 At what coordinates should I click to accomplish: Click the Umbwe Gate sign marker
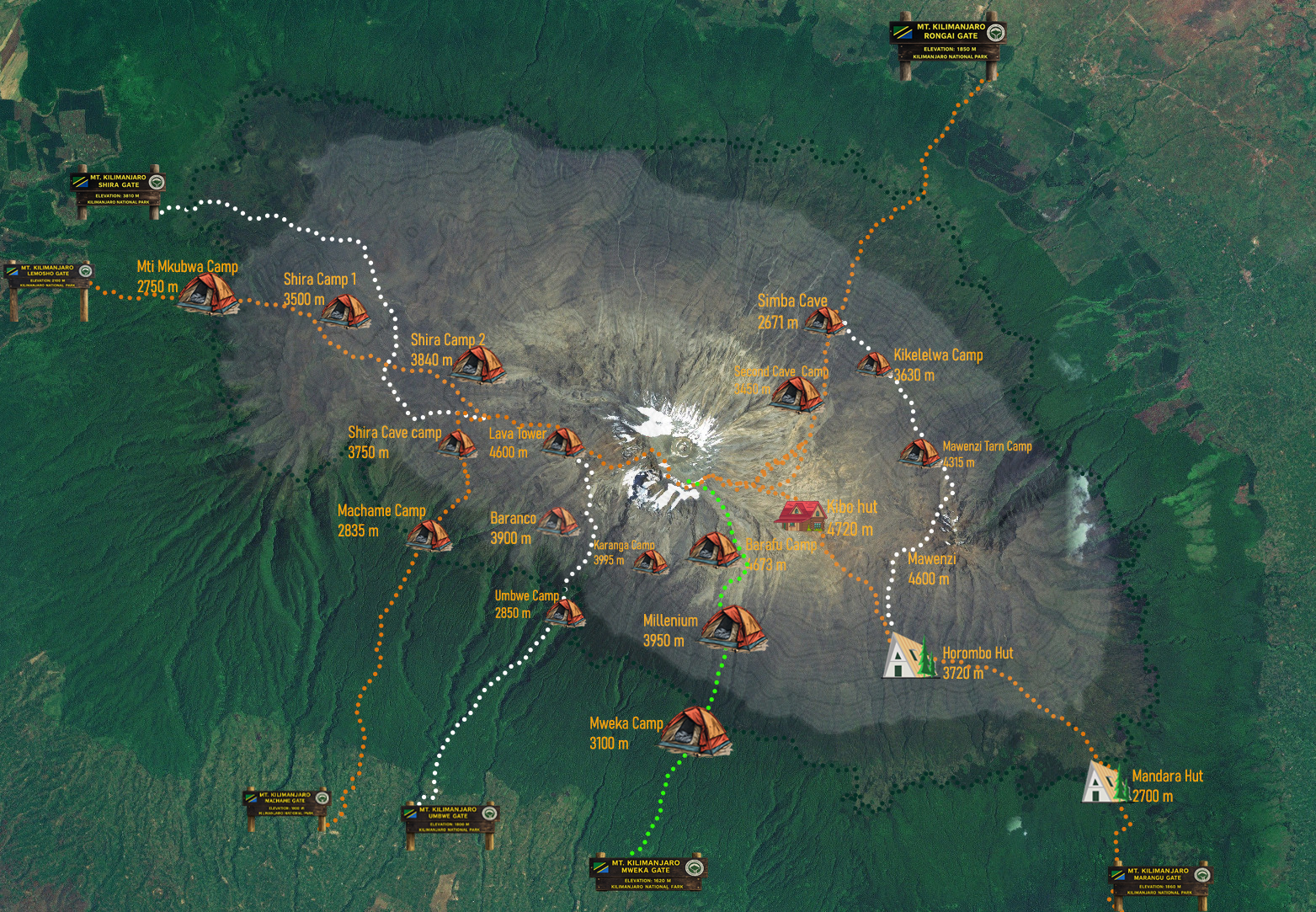pos(450,819)
